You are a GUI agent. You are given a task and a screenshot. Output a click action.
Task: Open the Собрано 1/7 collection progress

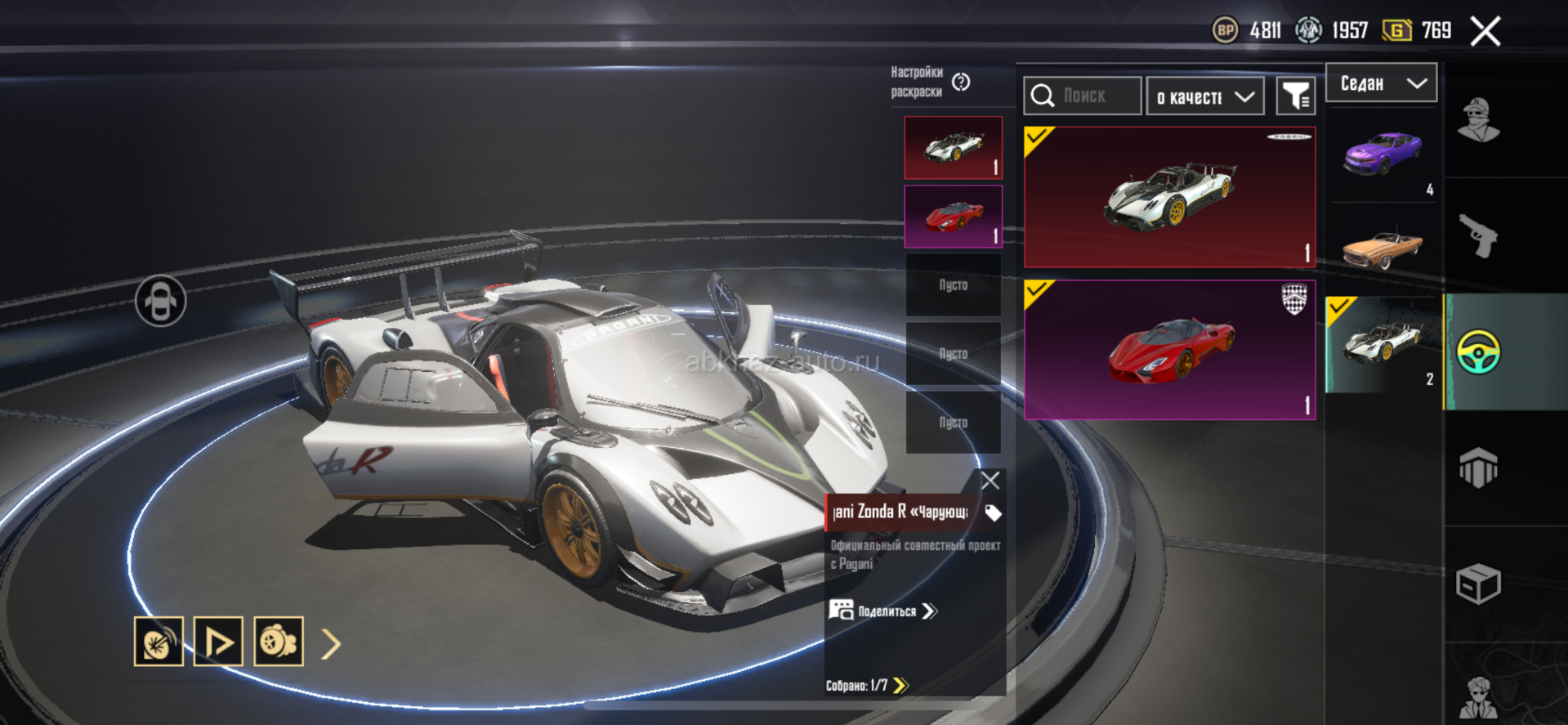(x=867, y=685)
